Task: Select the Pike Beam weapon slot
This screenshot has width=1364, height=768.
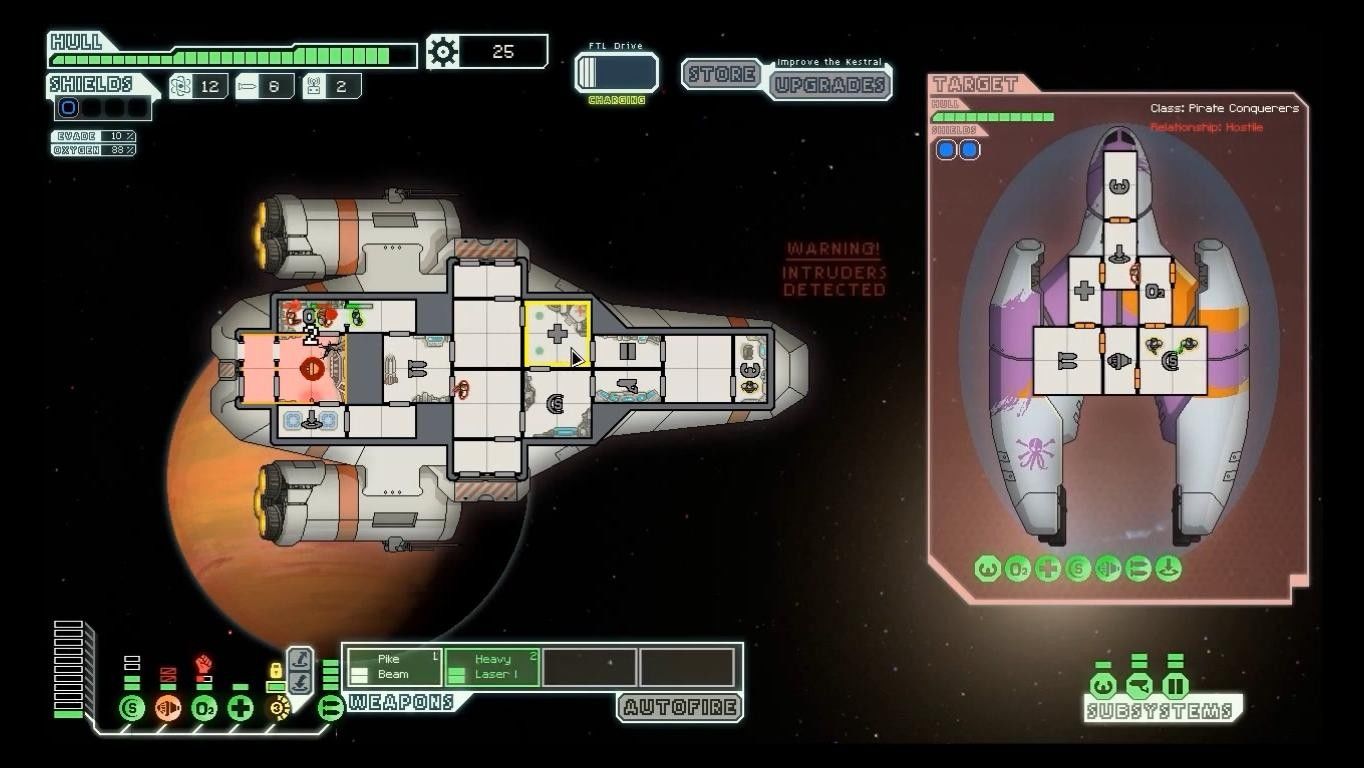Action: 393,667
